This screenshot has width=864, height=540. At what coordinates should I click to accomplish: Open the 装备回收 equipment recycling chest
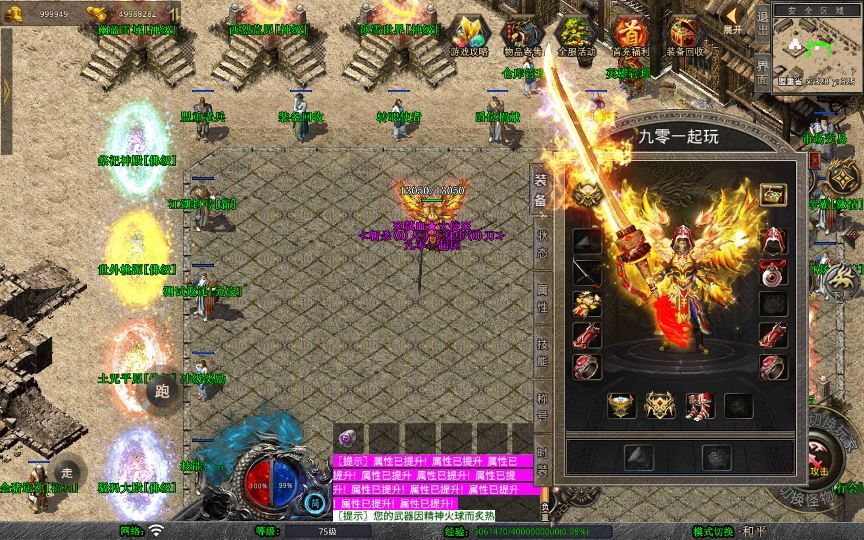tap(685, 36)
